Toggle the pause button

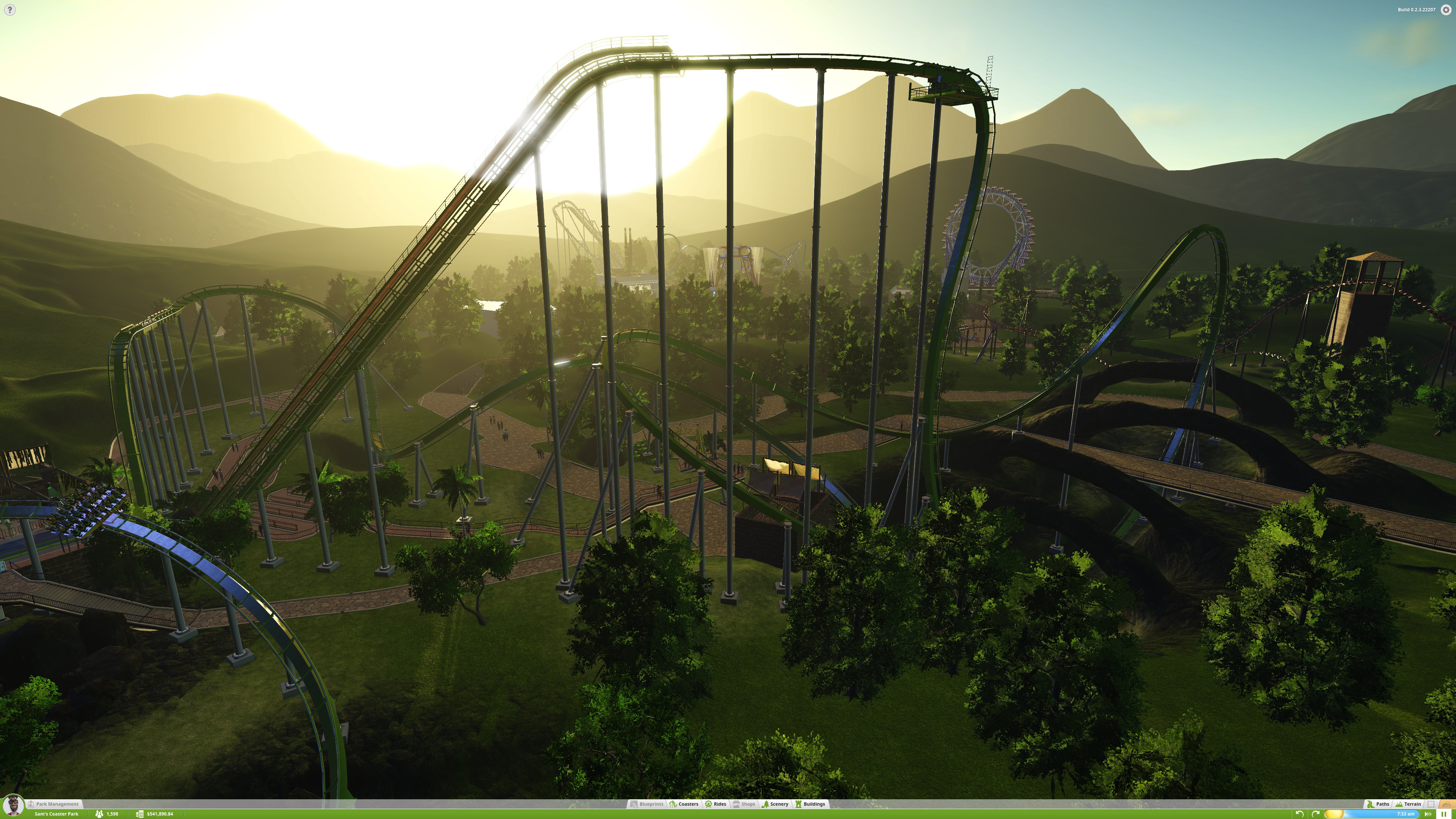[1443, 814]
